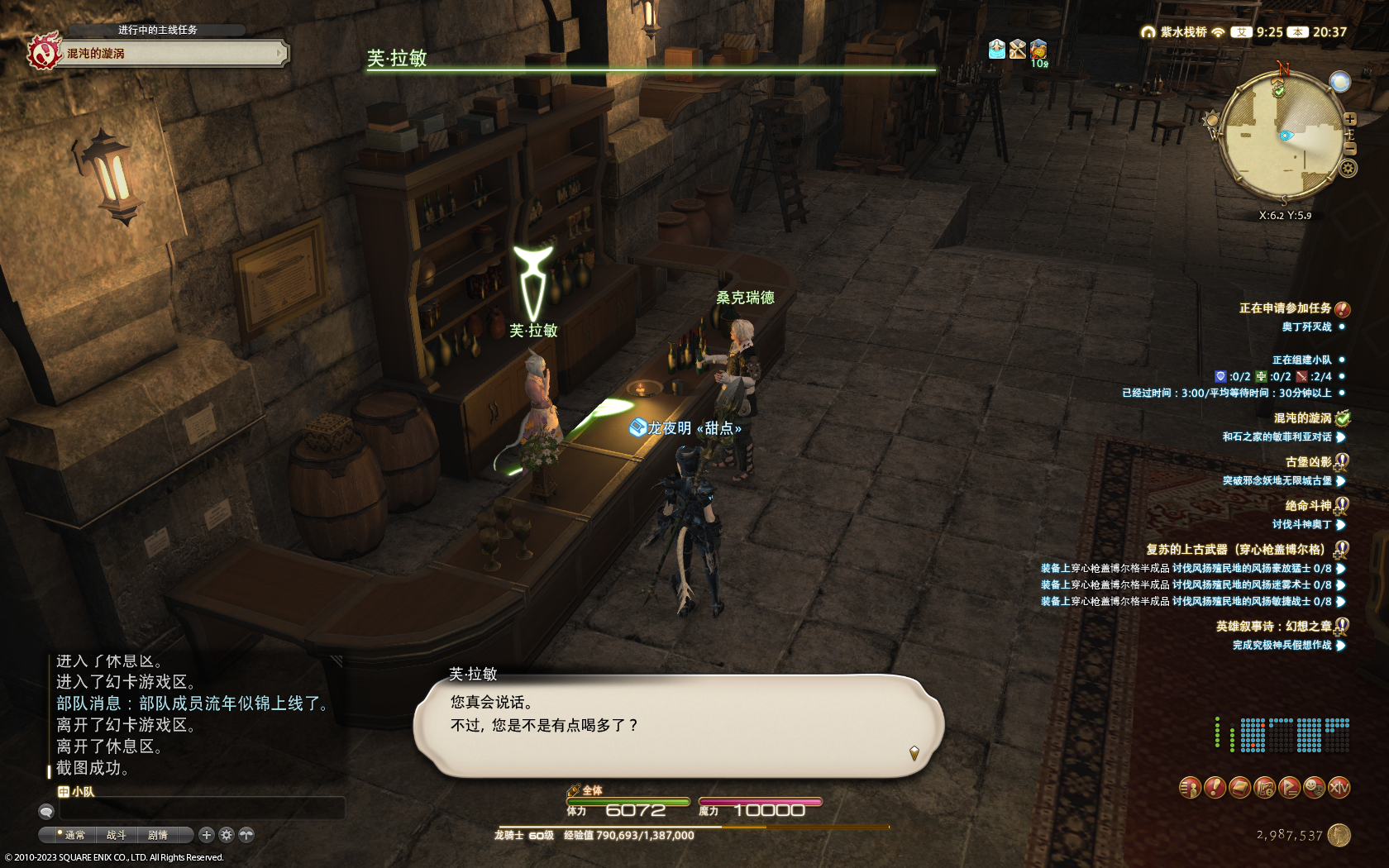Click the circular minimap

1280,136
